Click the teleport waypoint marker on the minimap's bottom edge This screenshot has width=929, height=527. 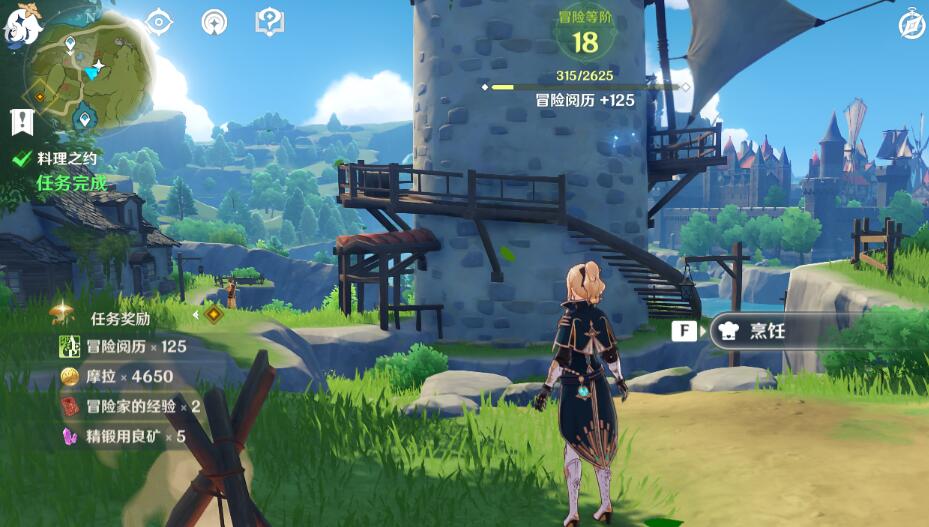pos(86,120)
